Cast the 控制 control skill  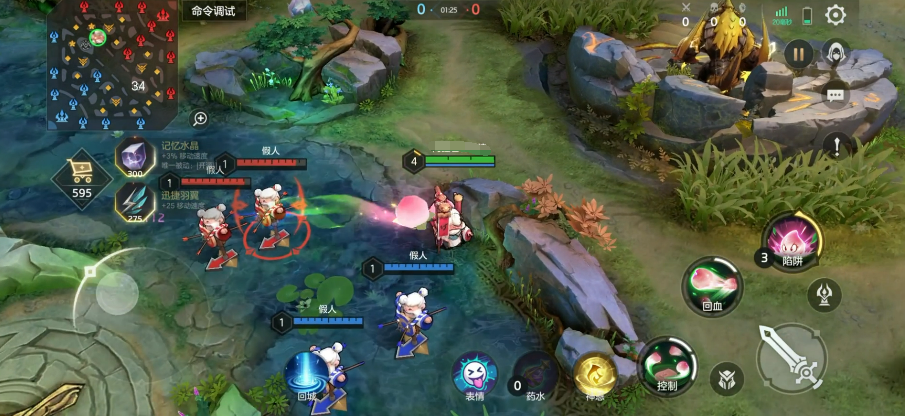(x=668, y=364)
